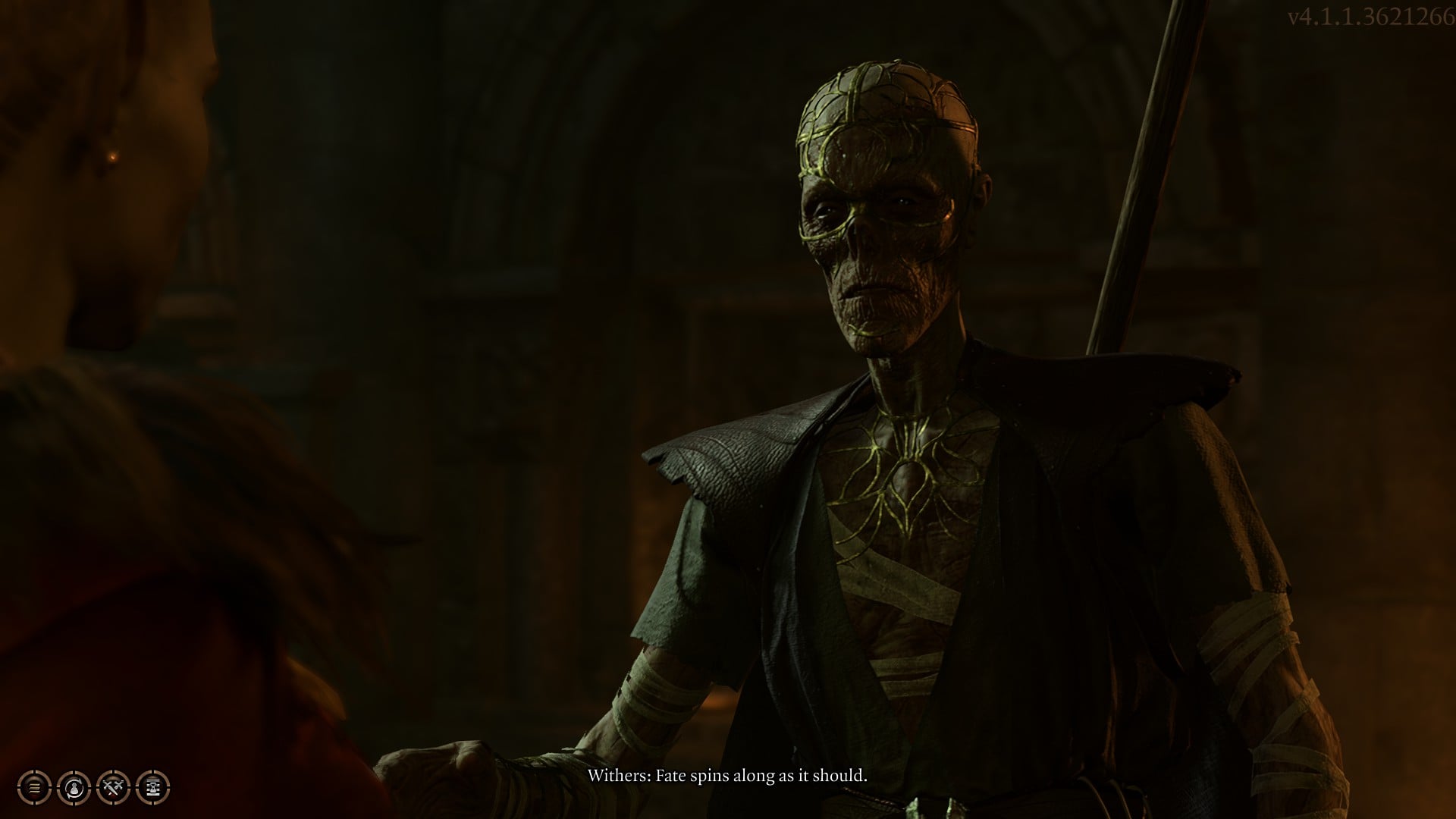Select the second circular icon with rotating arrows
1456x819 pixels.
click(74, 787)
